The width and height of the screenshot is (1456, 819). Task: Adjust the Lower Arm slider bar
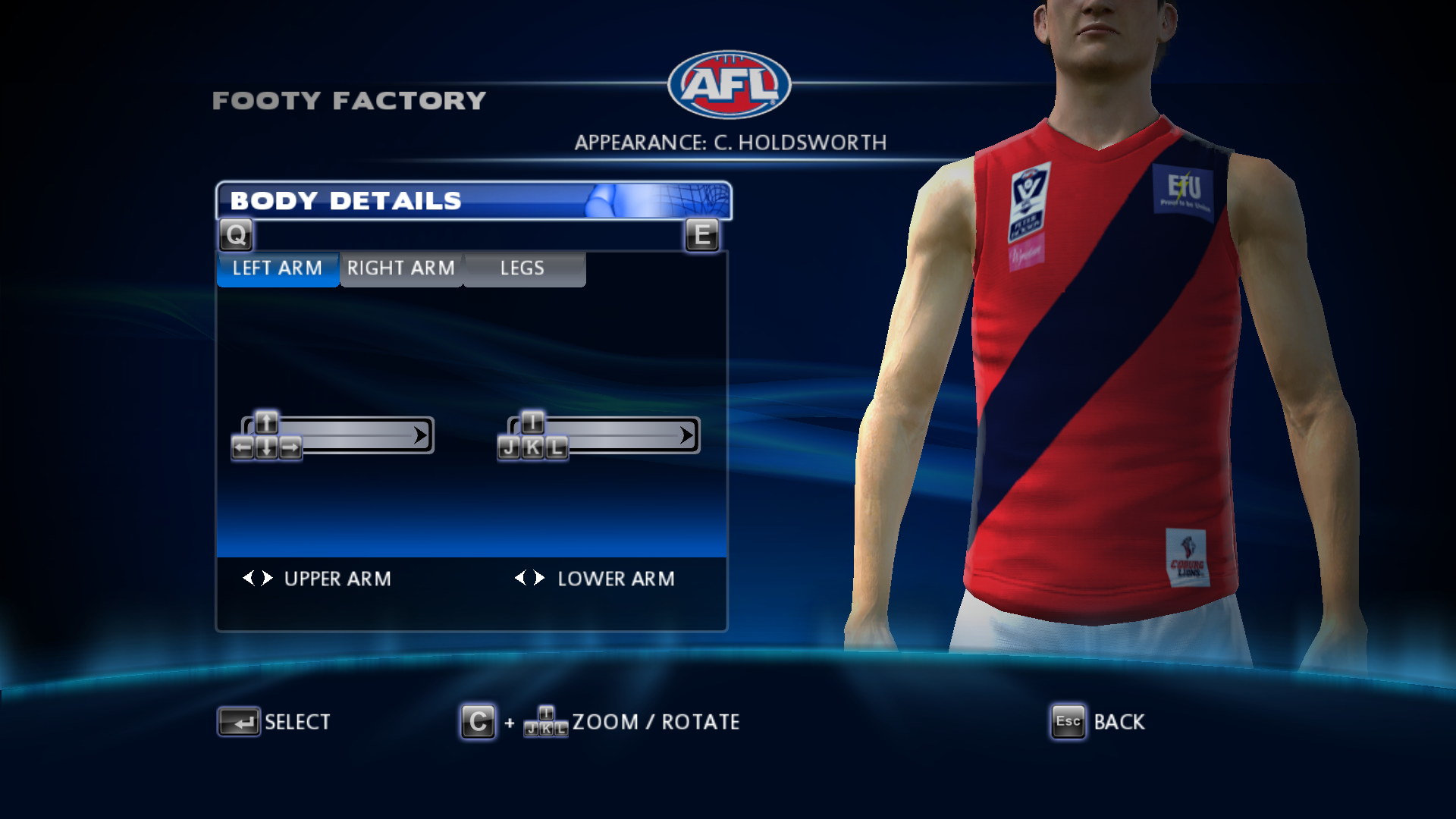point(623,435)
